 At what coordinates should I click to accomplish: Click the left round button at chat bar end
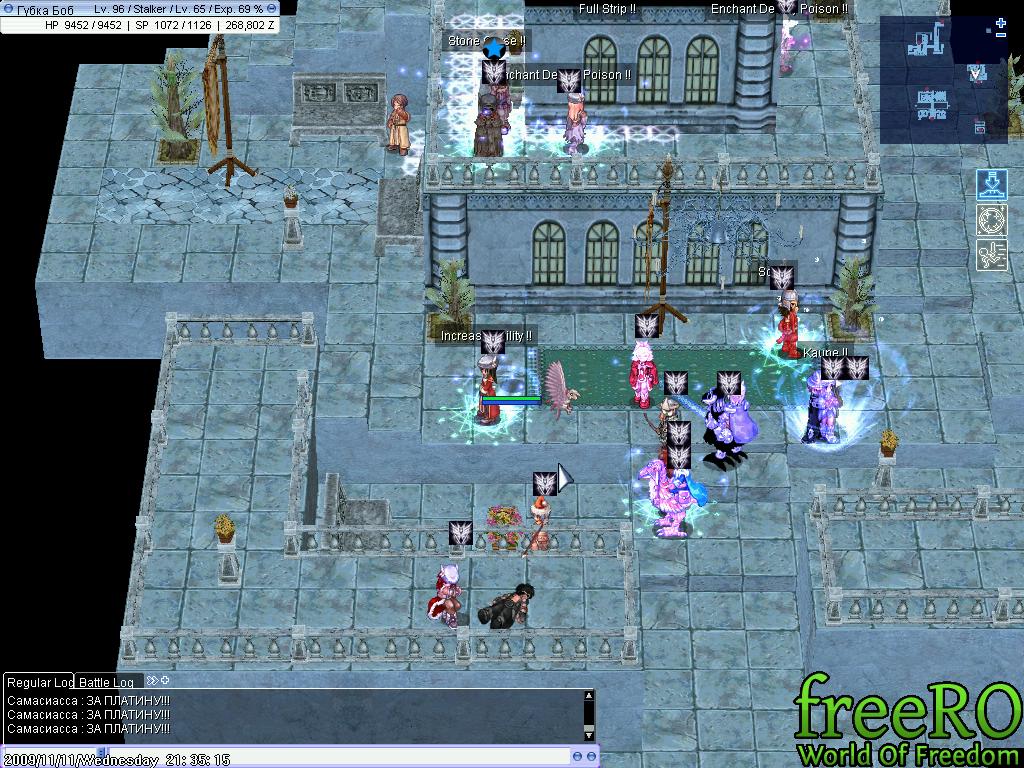578,756
